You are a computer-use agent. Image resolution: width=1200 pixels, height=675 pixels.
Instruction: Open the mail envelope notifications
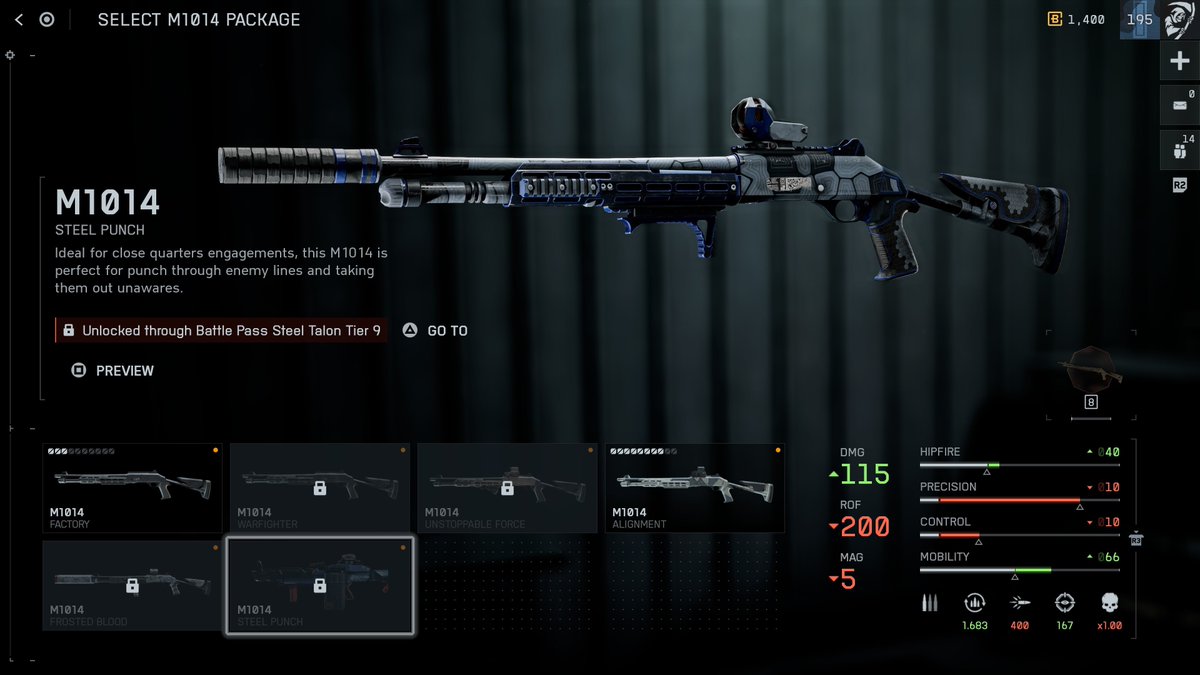[1180, 105]
